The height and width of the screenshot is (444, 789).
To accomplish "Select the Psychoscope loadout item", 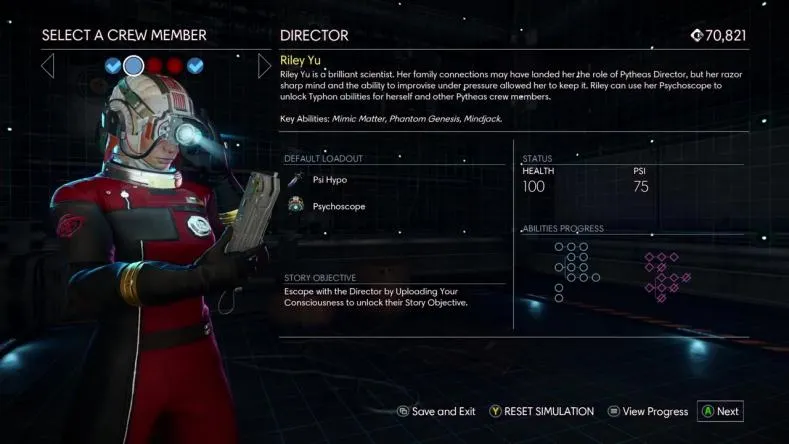I will coord(336,206).
